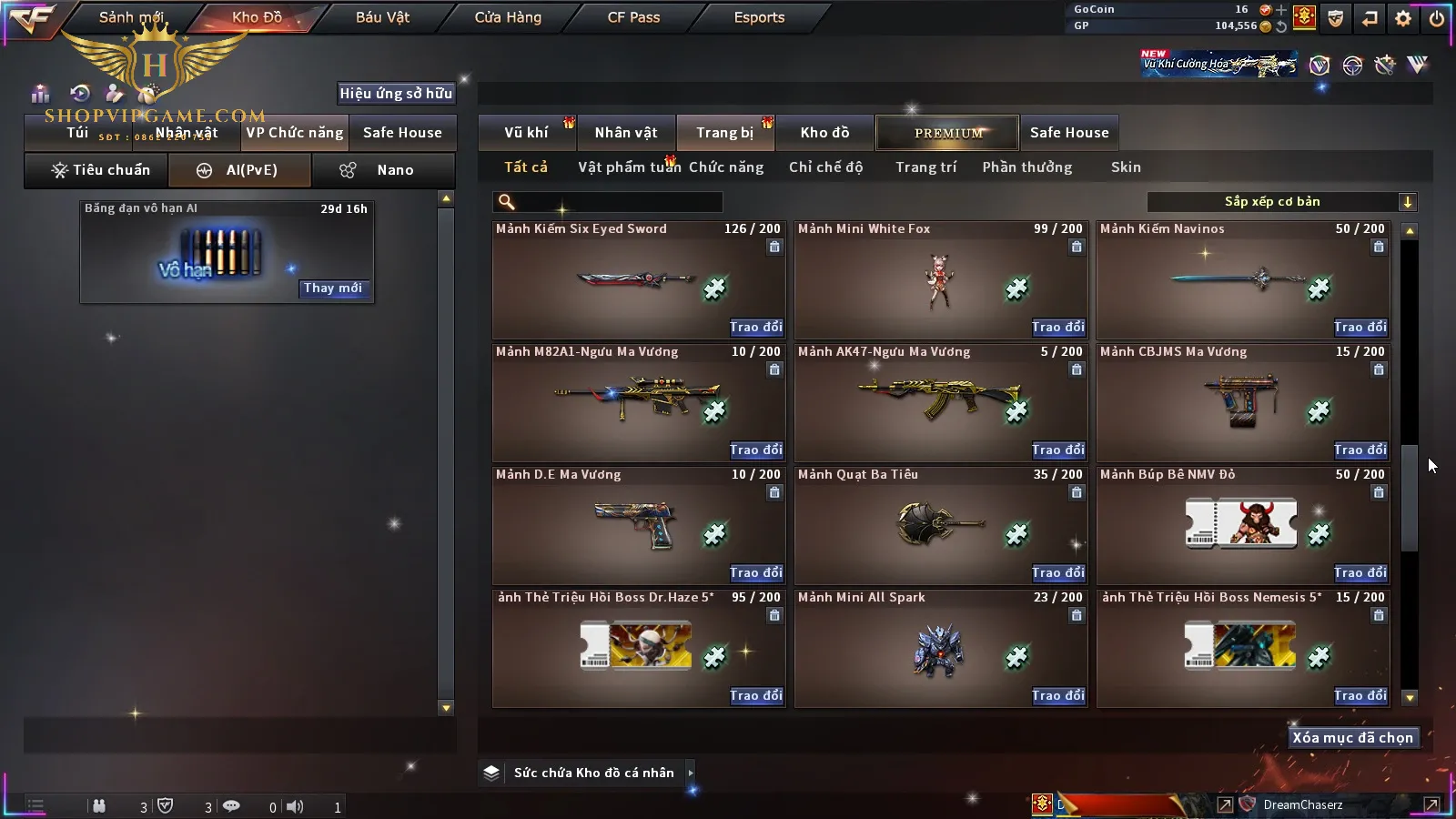Screen dimensions: 1456x819
Task: Open the Sắp xếp cơ bản dropdown
Action: coord(1281,202)
